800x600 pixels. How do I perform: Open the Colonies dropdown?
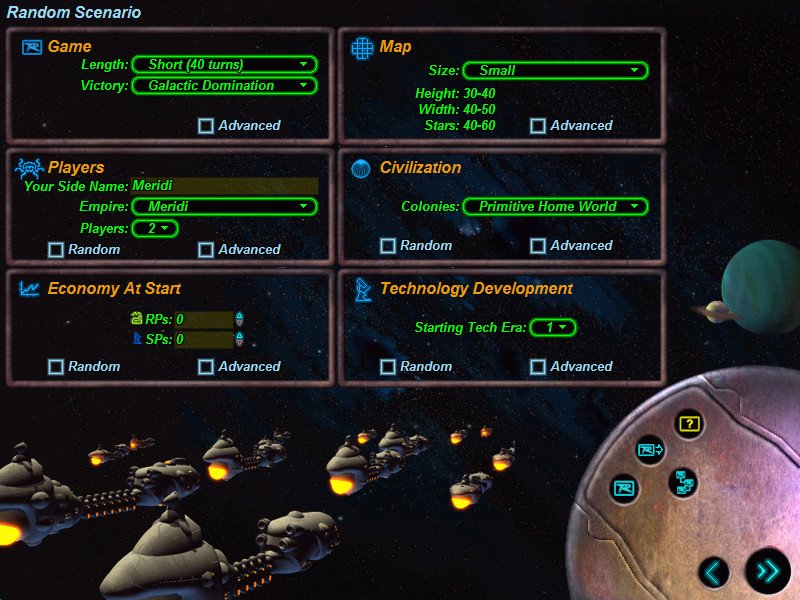[x=555, y=207]
